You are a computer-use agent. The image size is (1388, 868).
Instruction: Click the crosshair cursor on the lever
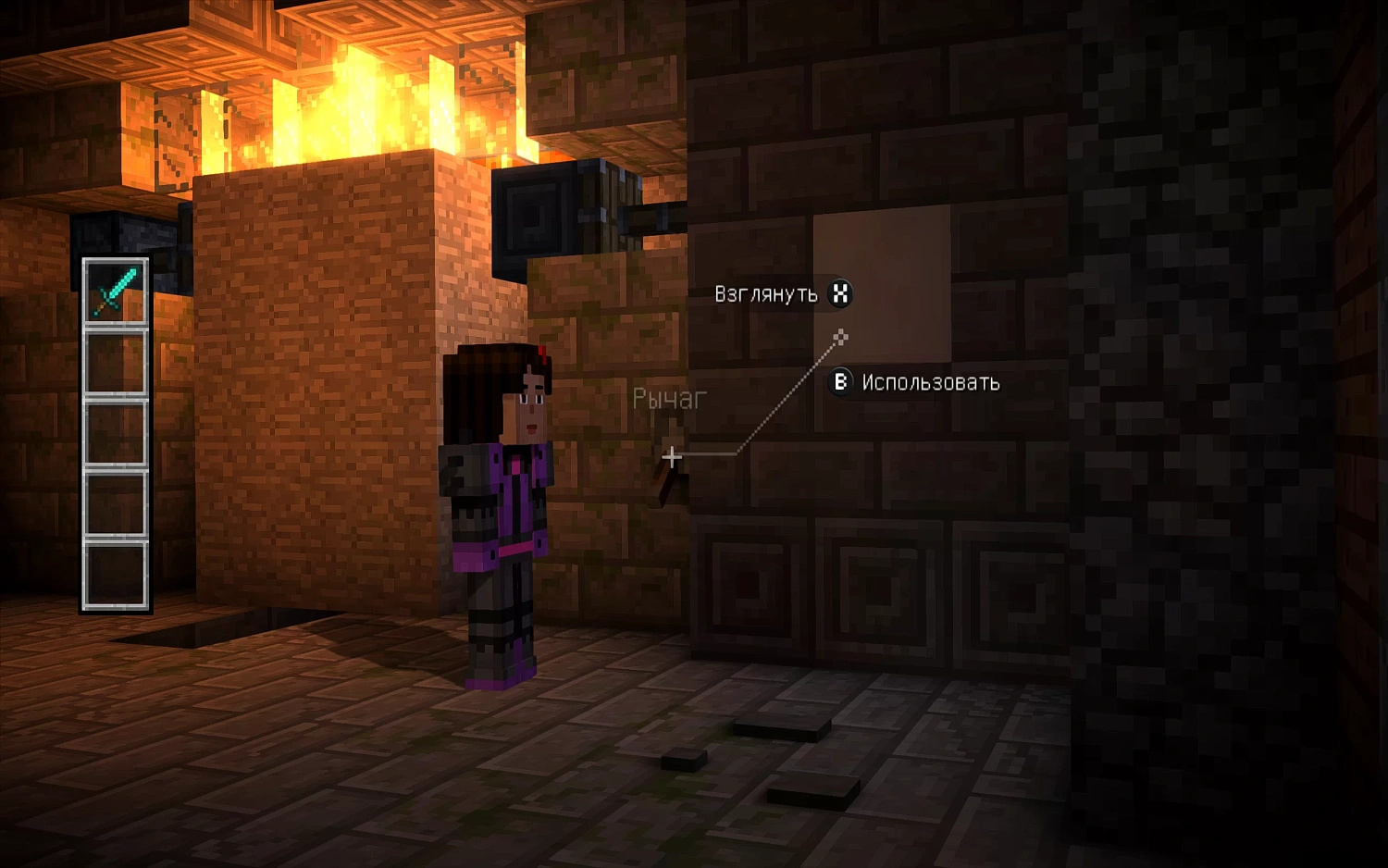[671, 456]
